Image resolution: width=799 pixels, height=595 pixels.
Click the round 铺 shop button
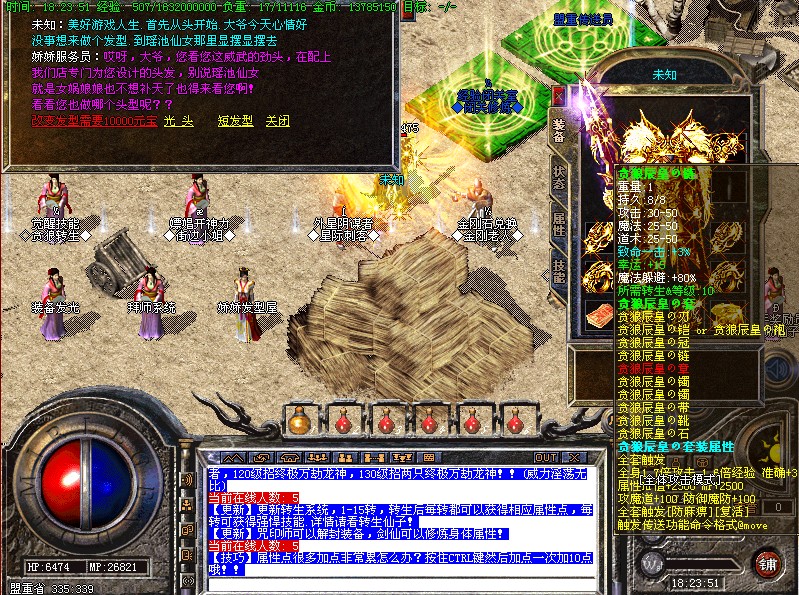coord(768,562)
